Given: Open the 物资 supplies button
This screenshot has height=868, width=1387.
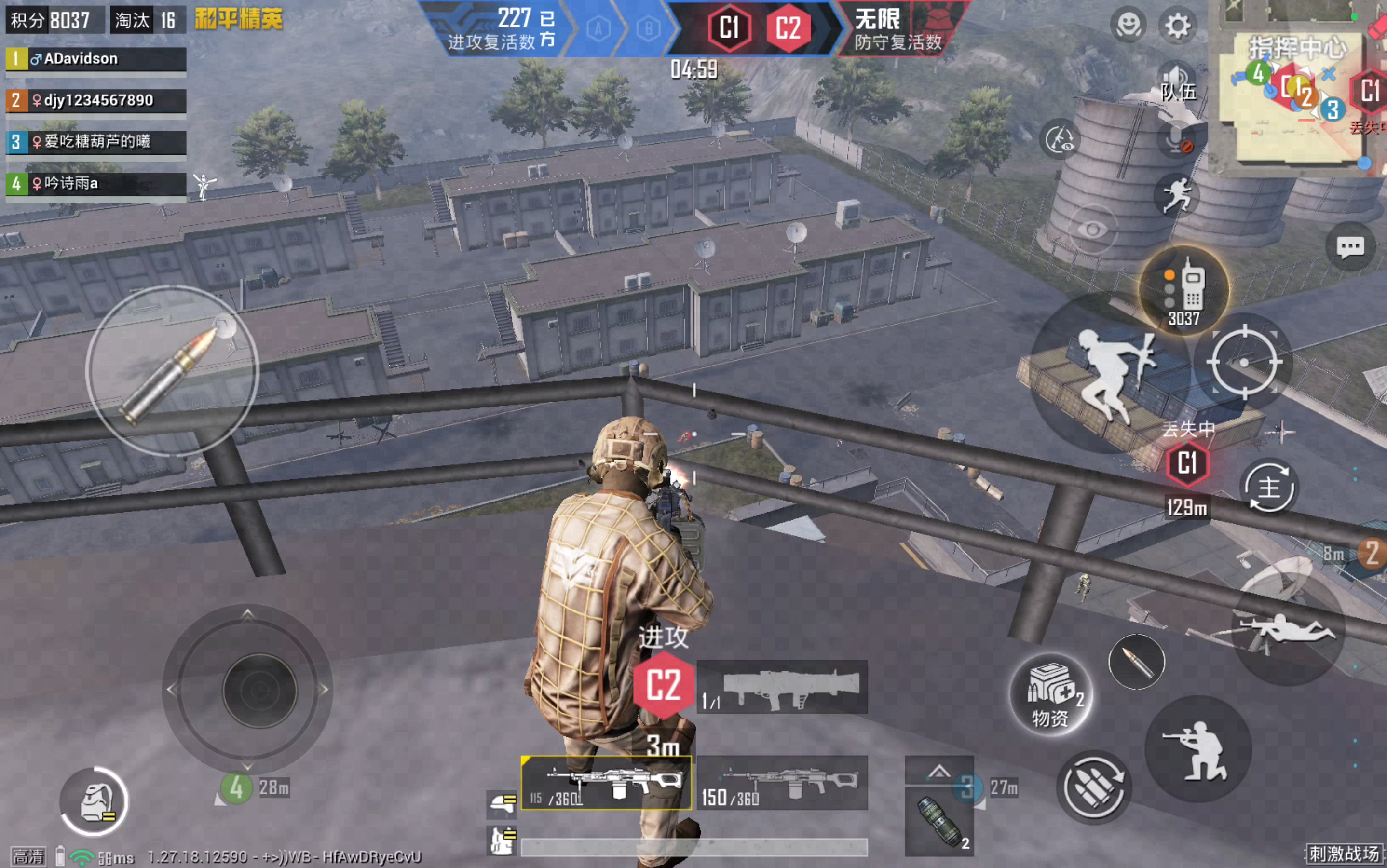Looking at the screenshot, I should coord(1051,696).
